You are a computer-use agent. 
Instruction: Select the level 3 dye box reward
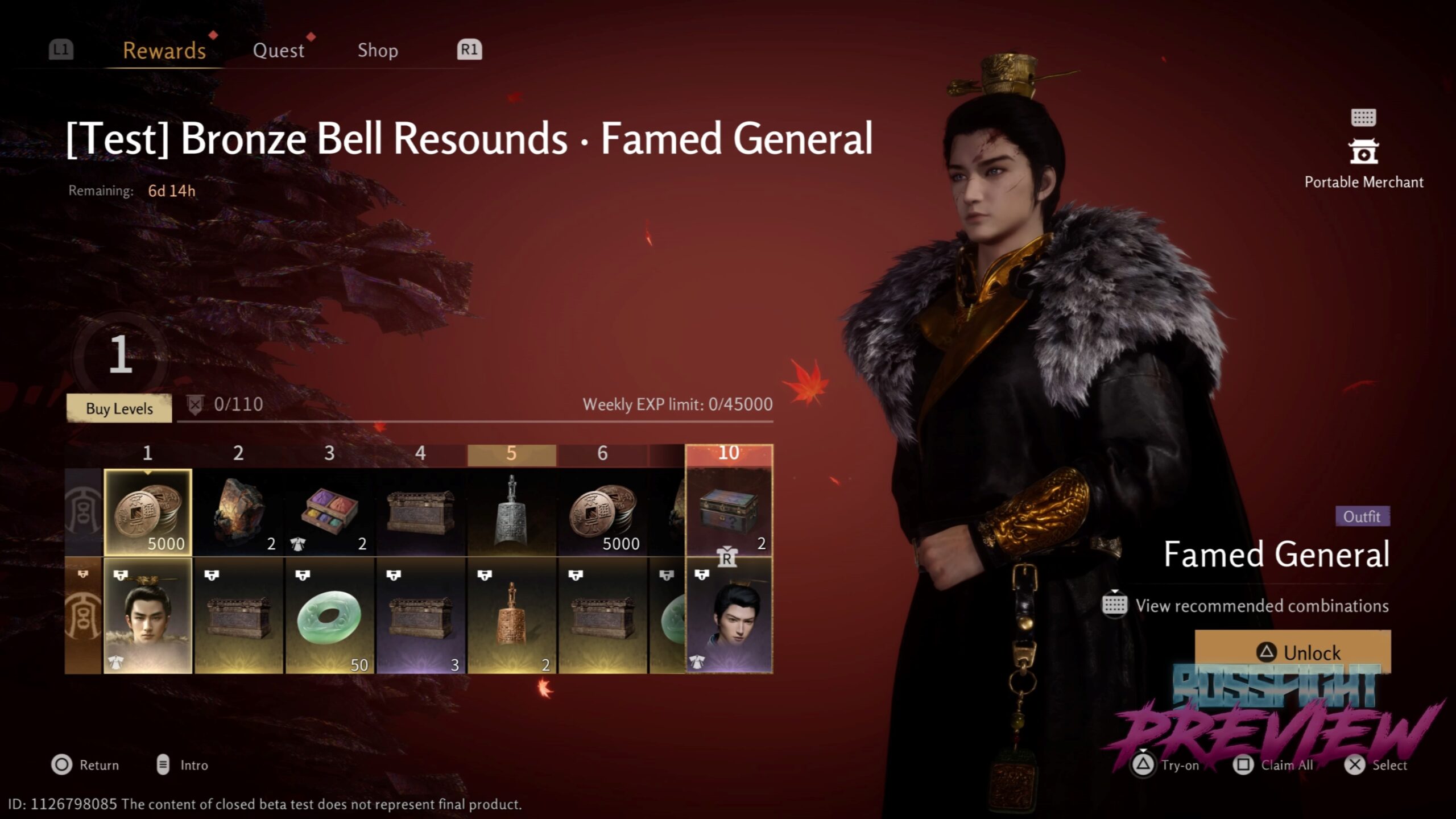(330, 512)
